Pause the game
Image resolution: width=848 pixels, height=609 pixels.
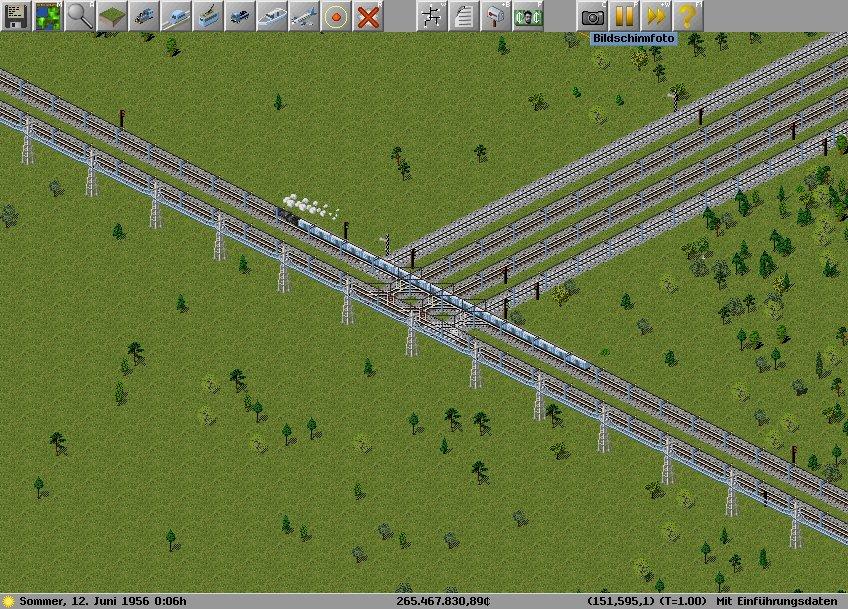[624, 16]
